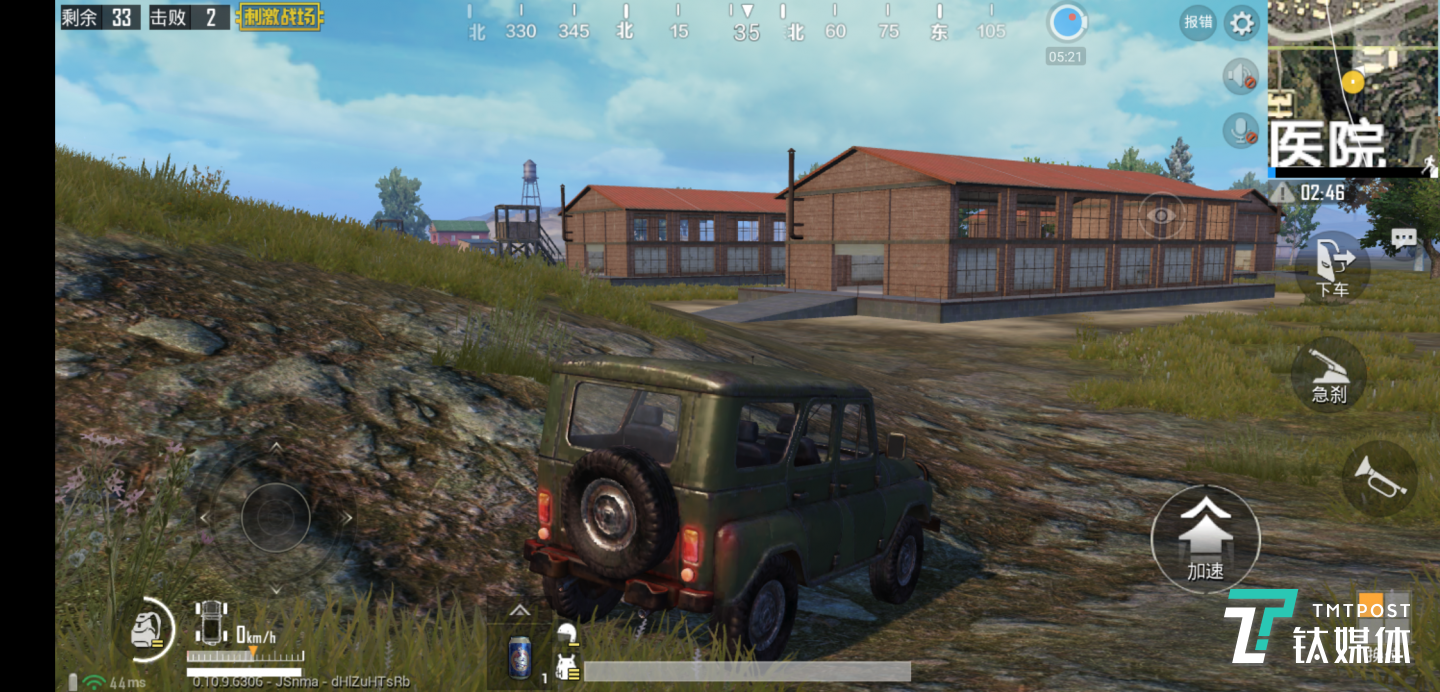Tap the 加速 boost button
This screenshot has width=1440, height=692.
click(1205, 539)
